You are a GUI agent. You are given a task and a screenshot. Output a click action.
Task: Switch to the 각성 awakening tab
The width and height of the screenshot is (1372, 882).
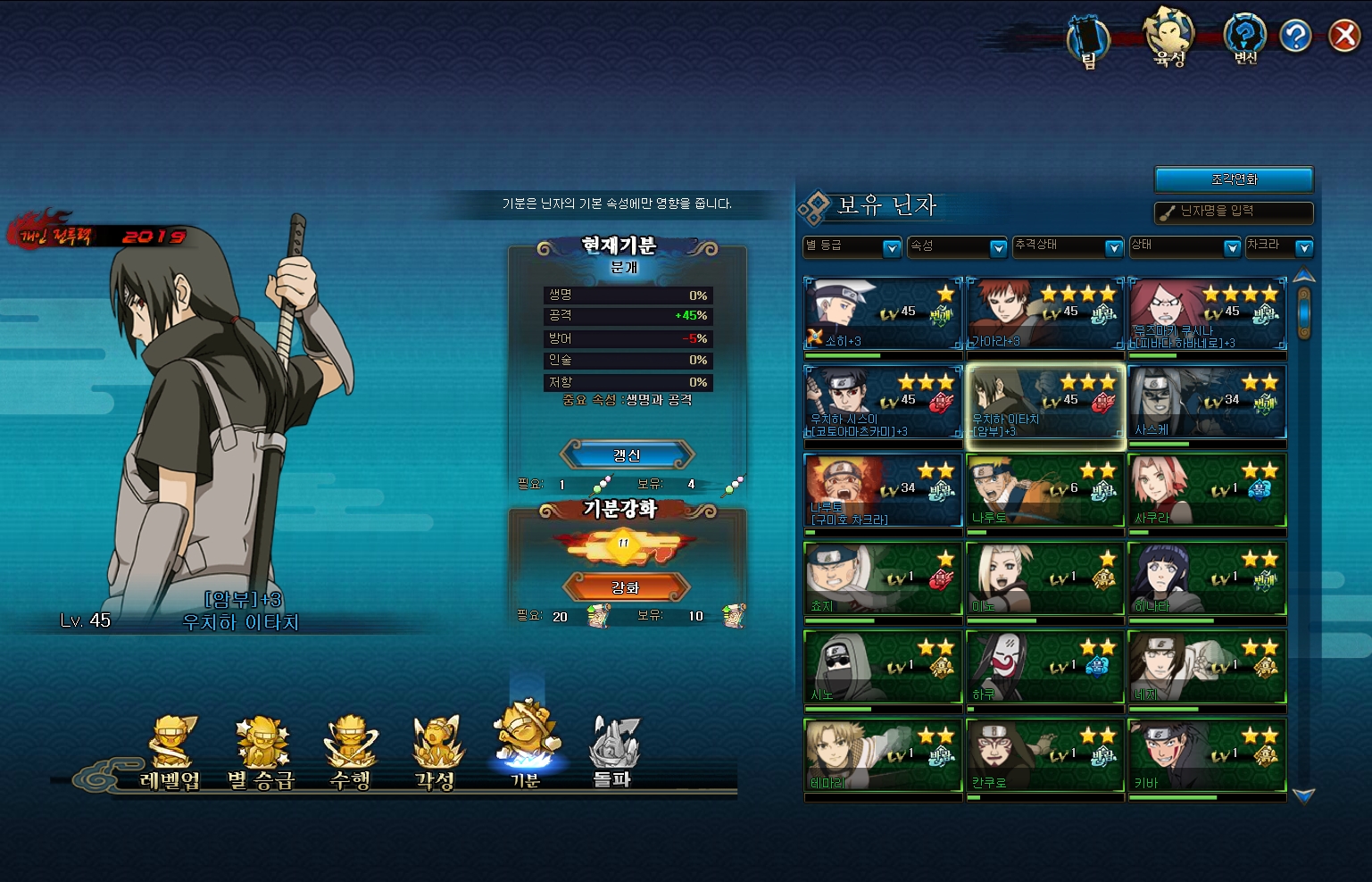pos(436,753)
